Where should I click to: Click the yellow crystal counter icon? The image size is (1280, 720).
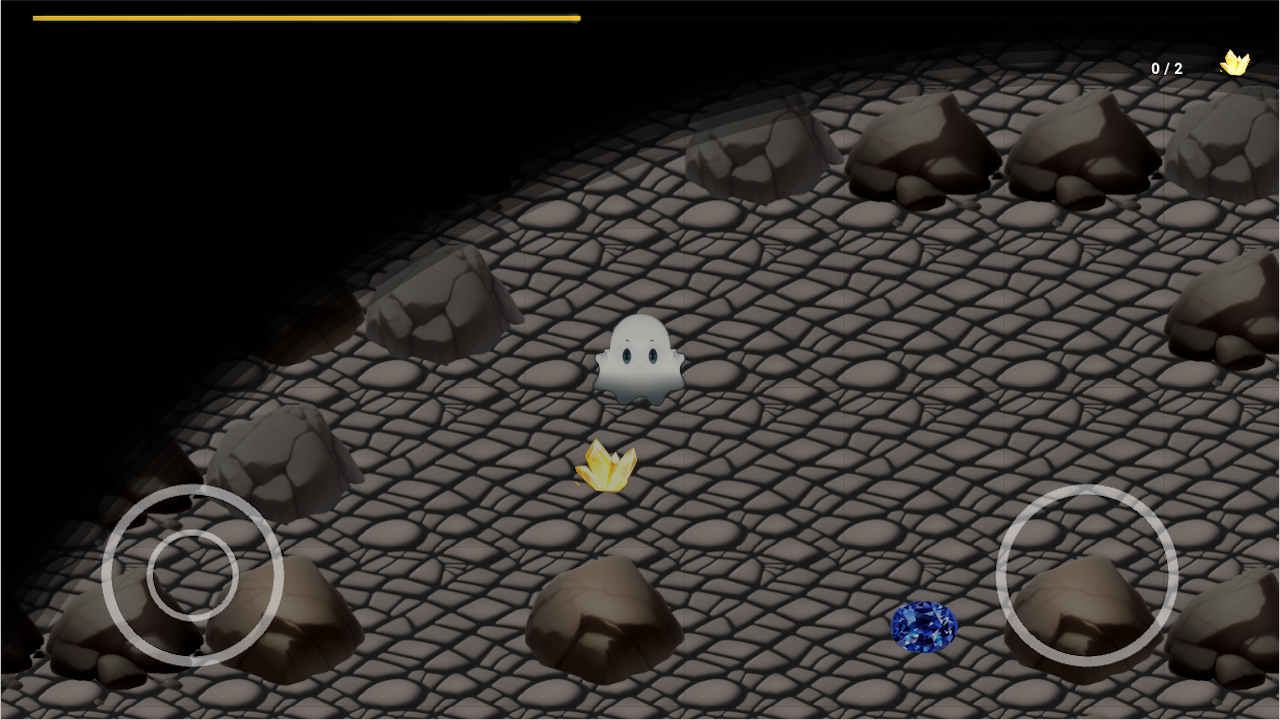(1232, 63)
